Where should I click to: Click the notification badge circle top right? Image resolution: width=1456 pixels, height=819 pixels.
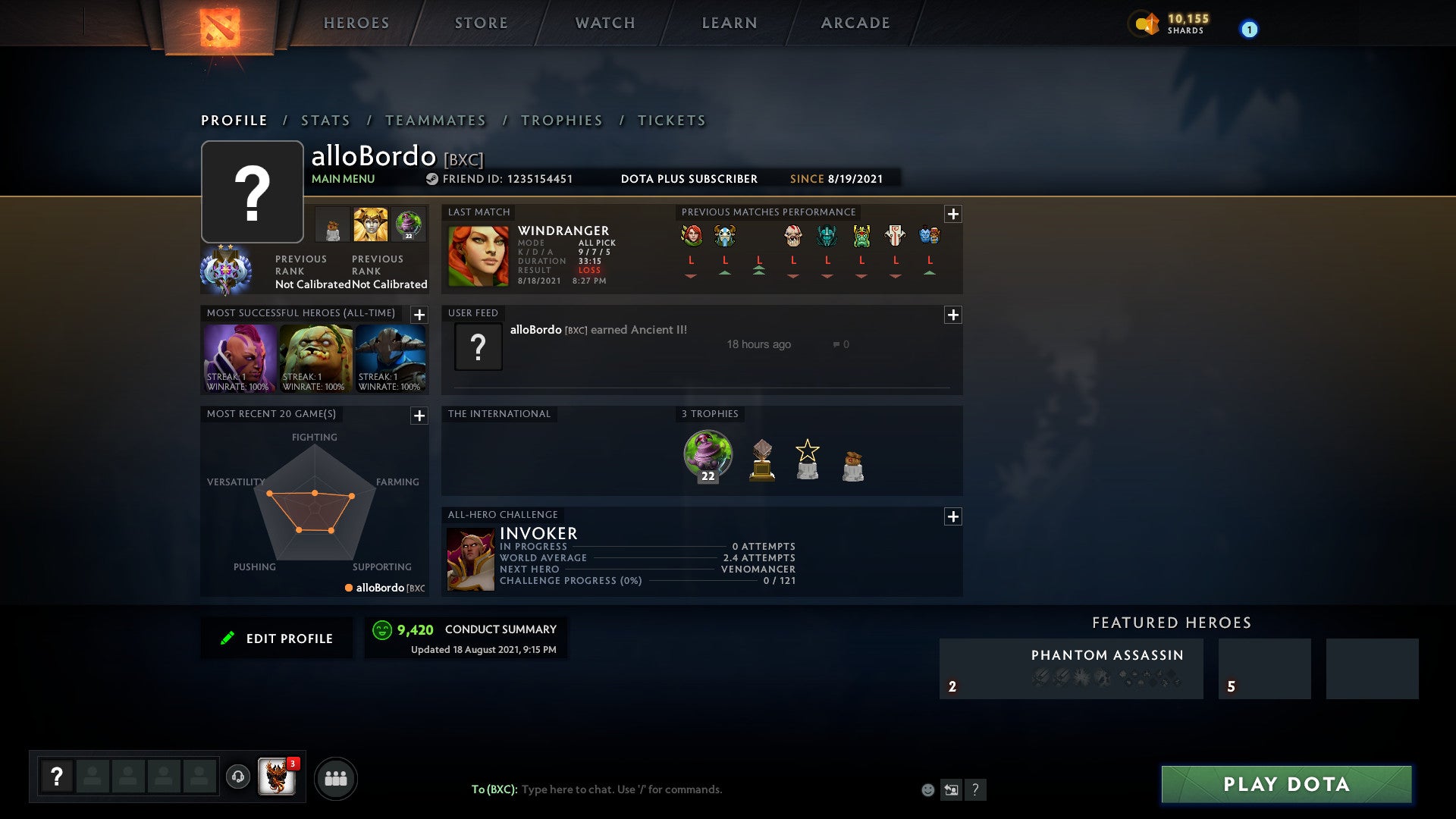pos(1248,27)
